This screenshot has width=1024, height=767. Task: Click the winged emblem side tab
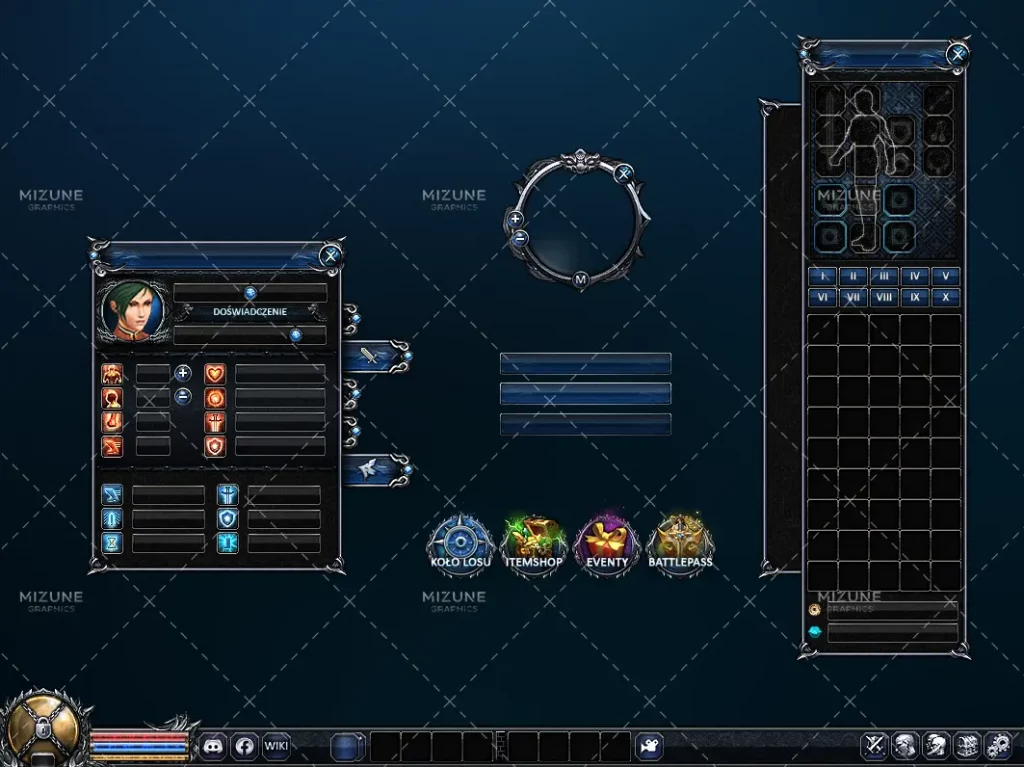[x=372, y=468]
